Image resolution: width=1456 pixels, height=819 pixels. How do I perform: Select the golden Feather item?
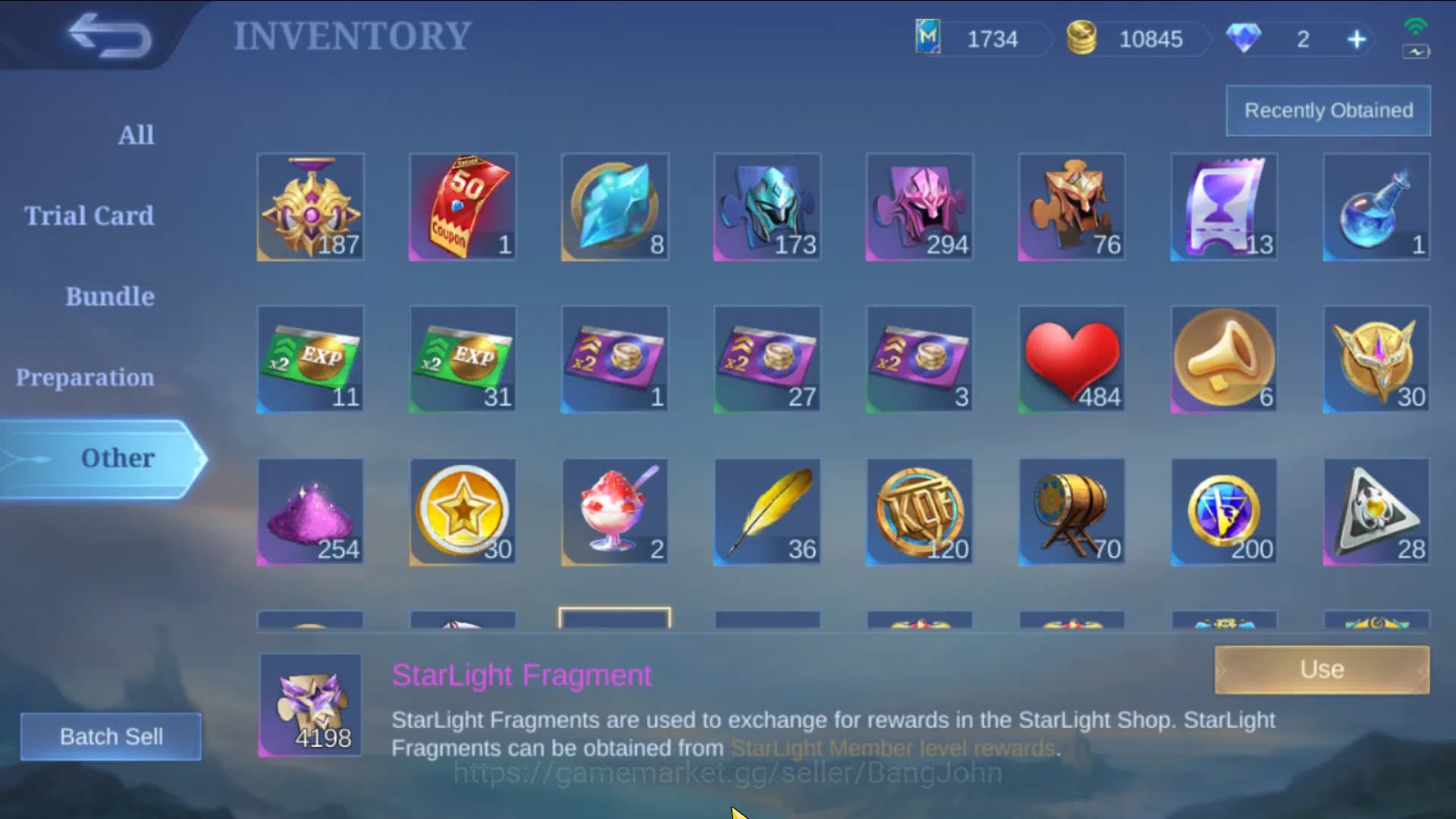coord(767,512)
